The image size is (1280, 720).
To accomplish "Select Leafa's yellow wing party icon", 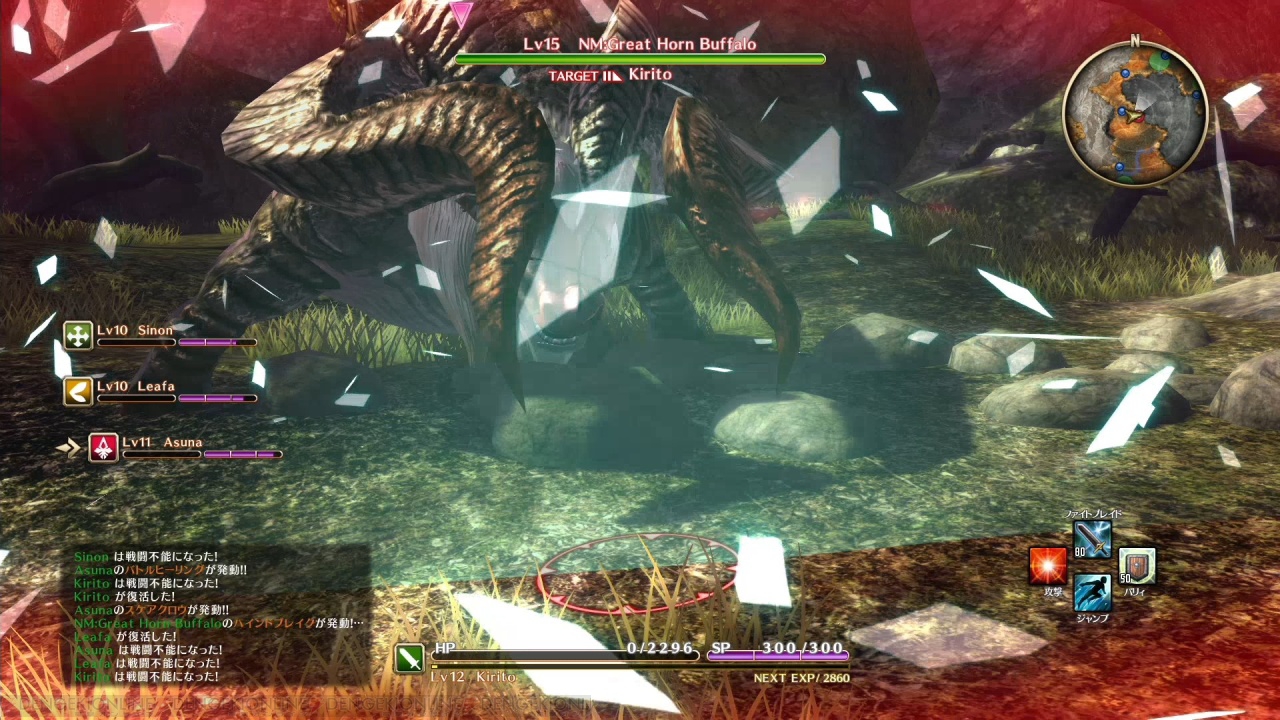I will click(78, 391).
